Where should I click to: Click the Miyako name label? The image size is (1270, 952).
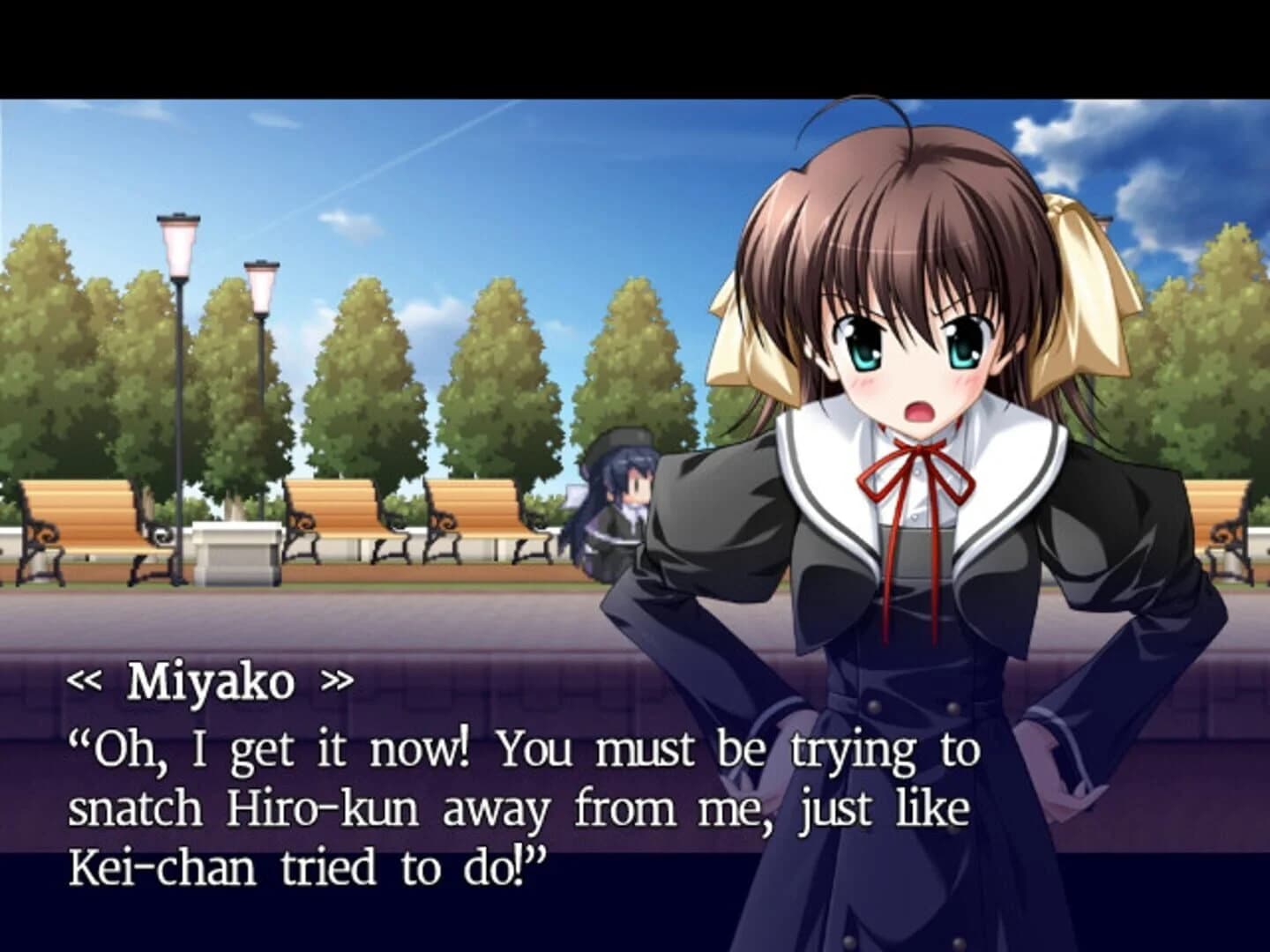tap(212, 680)
